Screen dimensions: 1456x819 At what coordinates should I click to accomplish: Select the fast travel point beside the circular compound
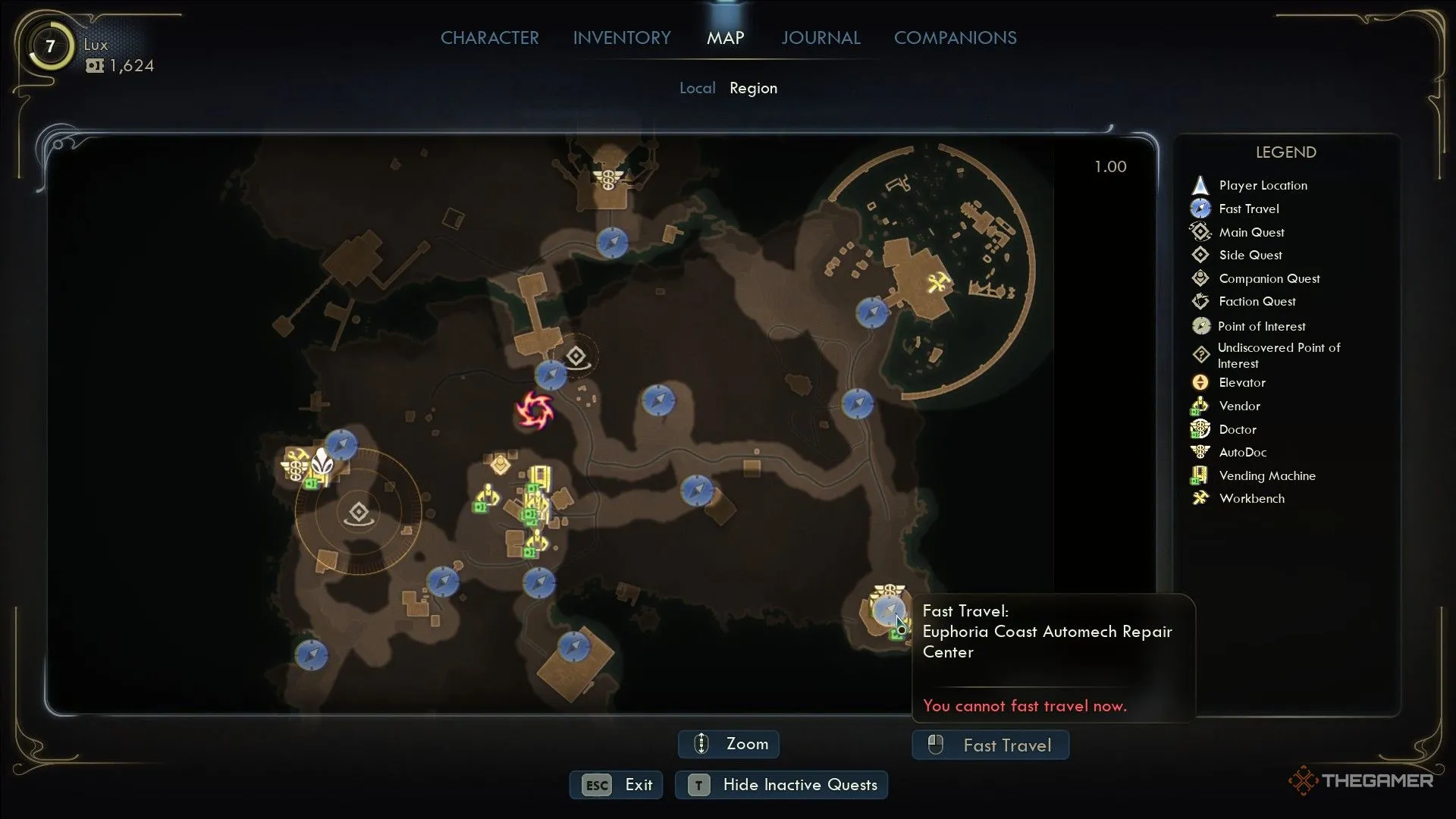click(x=871, y=312)
